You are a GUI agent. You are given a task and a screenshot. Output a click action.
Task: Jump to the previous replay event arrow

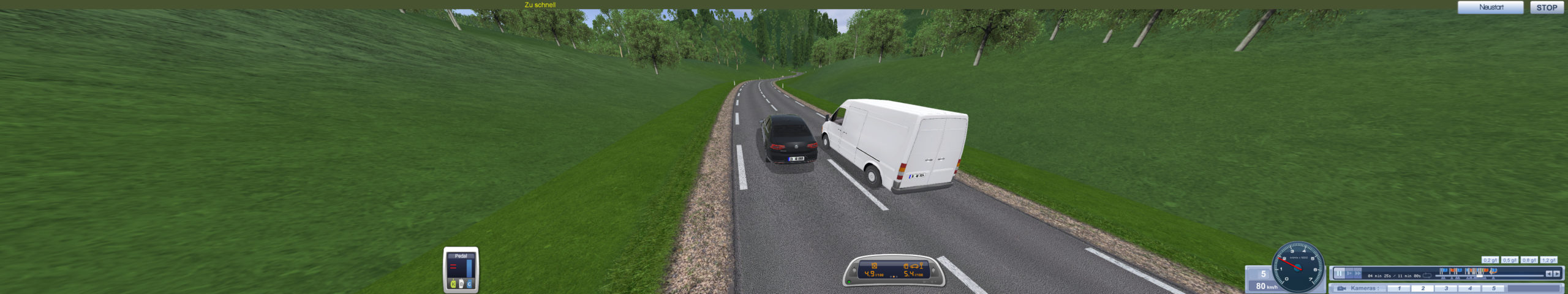click(1548, 274)
